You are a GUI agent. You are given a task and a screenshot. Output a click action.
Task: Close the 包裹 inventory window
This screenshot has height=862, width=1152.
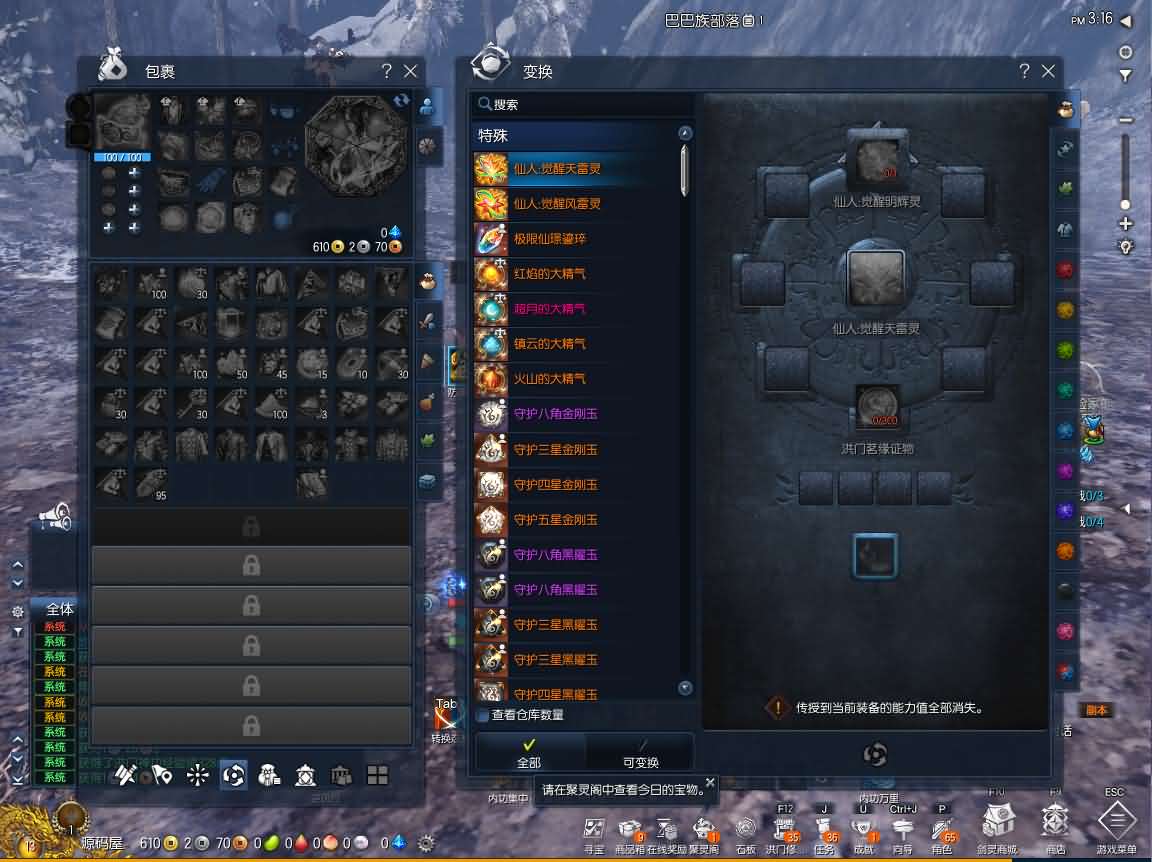click(410, 71)
